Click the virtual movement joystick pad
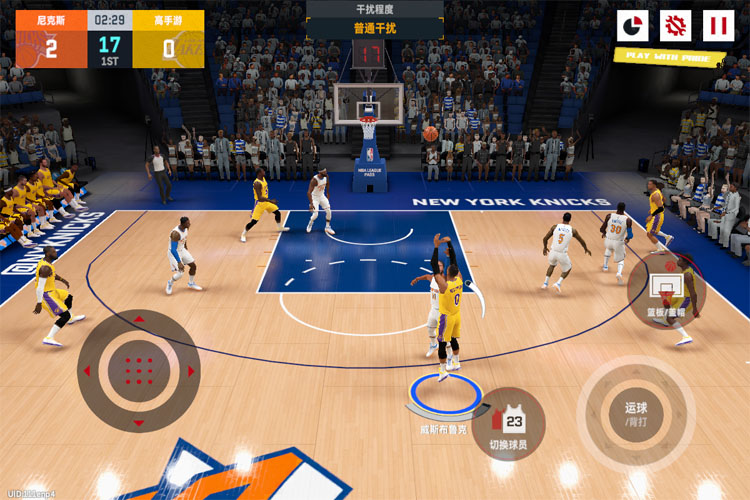750x500 pixels. click(x=138, y=370)
